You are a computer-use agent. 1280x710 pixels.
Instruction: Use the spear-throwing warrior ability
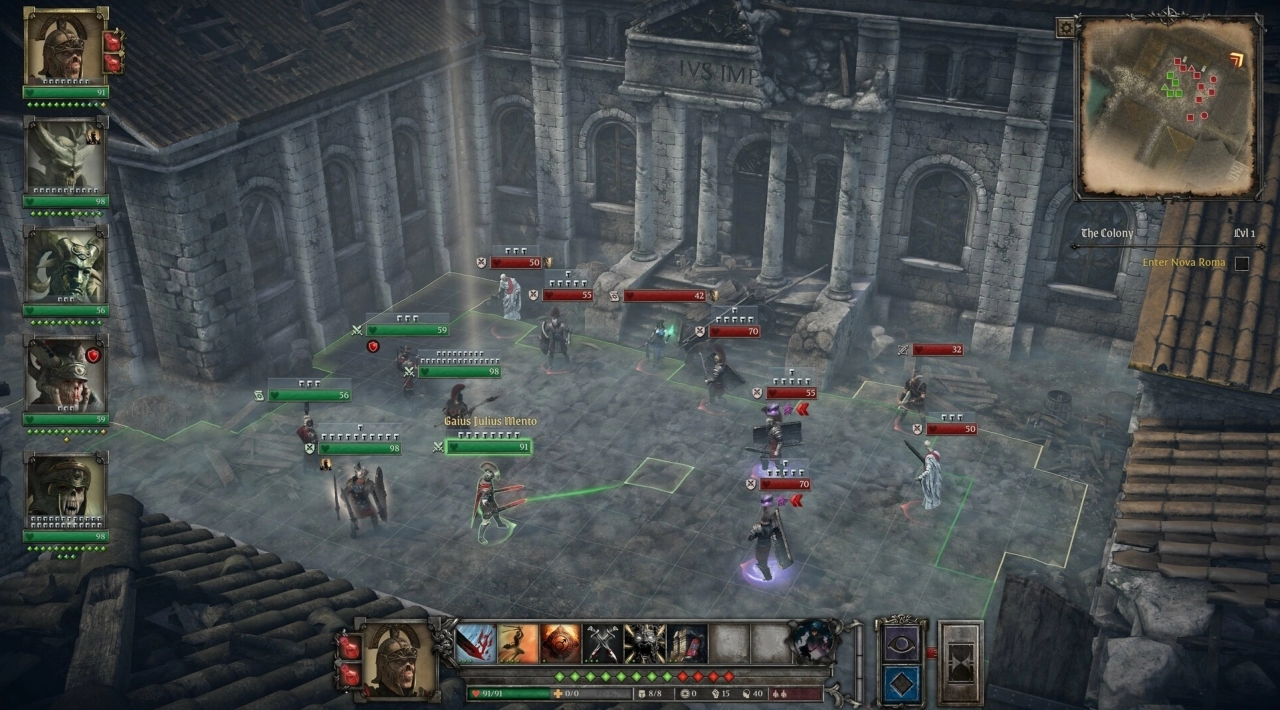click(518, 644)
